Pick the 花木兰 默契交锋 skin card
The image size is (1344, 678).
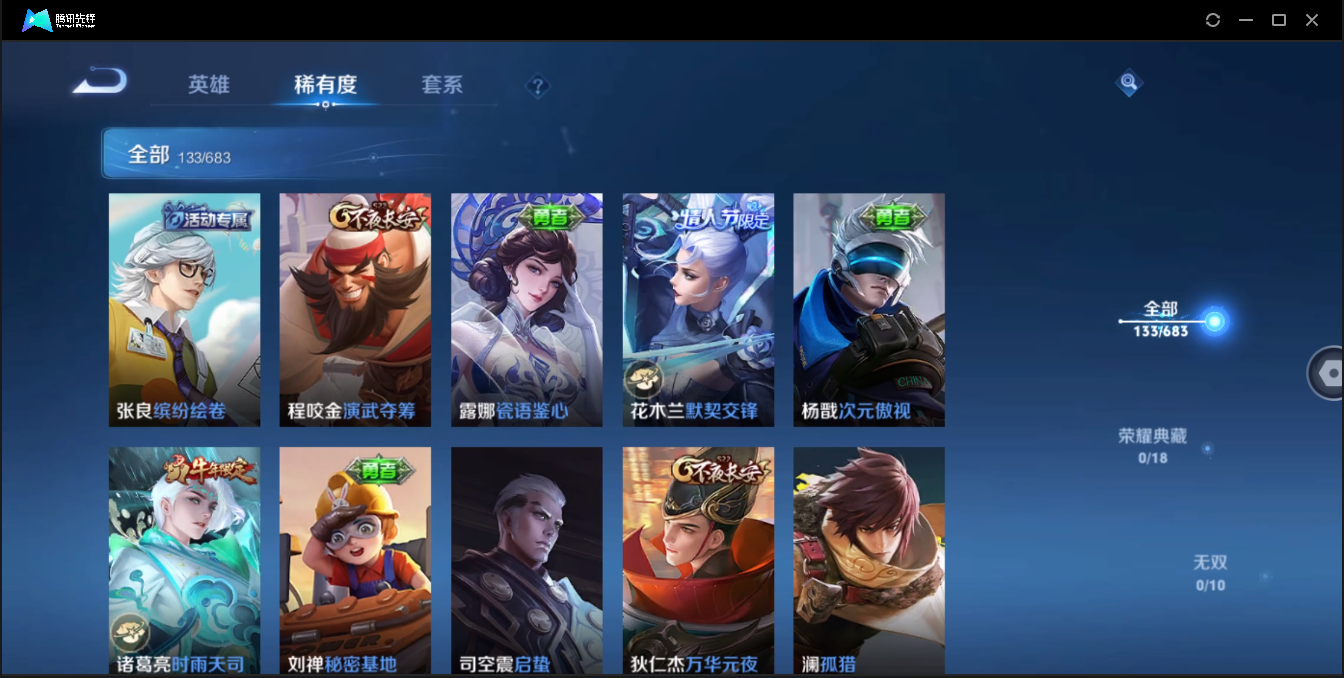[x=698, y=310]
